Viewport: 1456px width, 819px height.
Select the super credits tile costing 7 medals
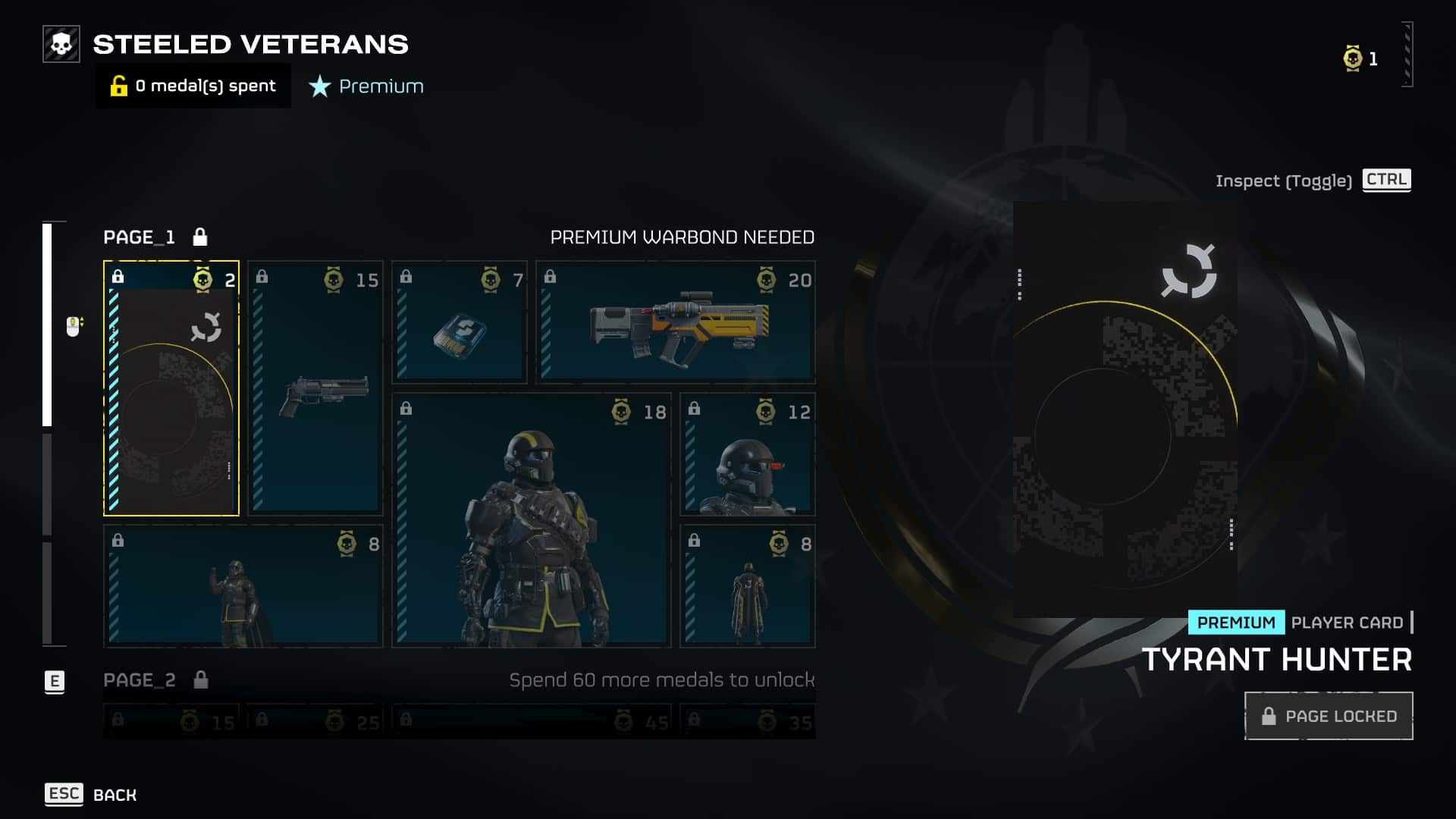[460, 322]
